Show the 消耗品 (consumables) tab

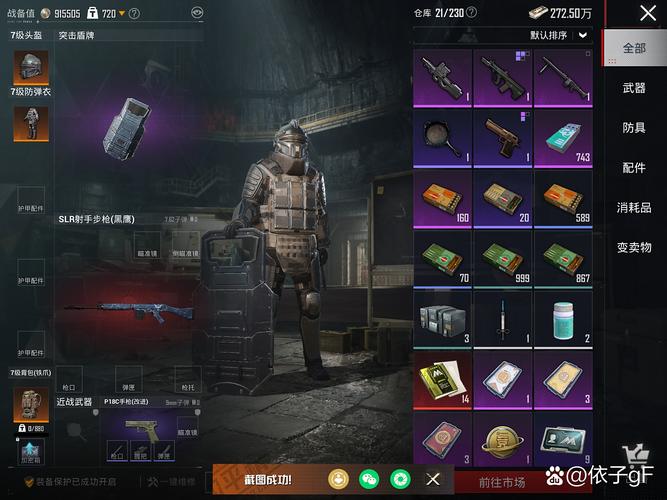[634, 208]
